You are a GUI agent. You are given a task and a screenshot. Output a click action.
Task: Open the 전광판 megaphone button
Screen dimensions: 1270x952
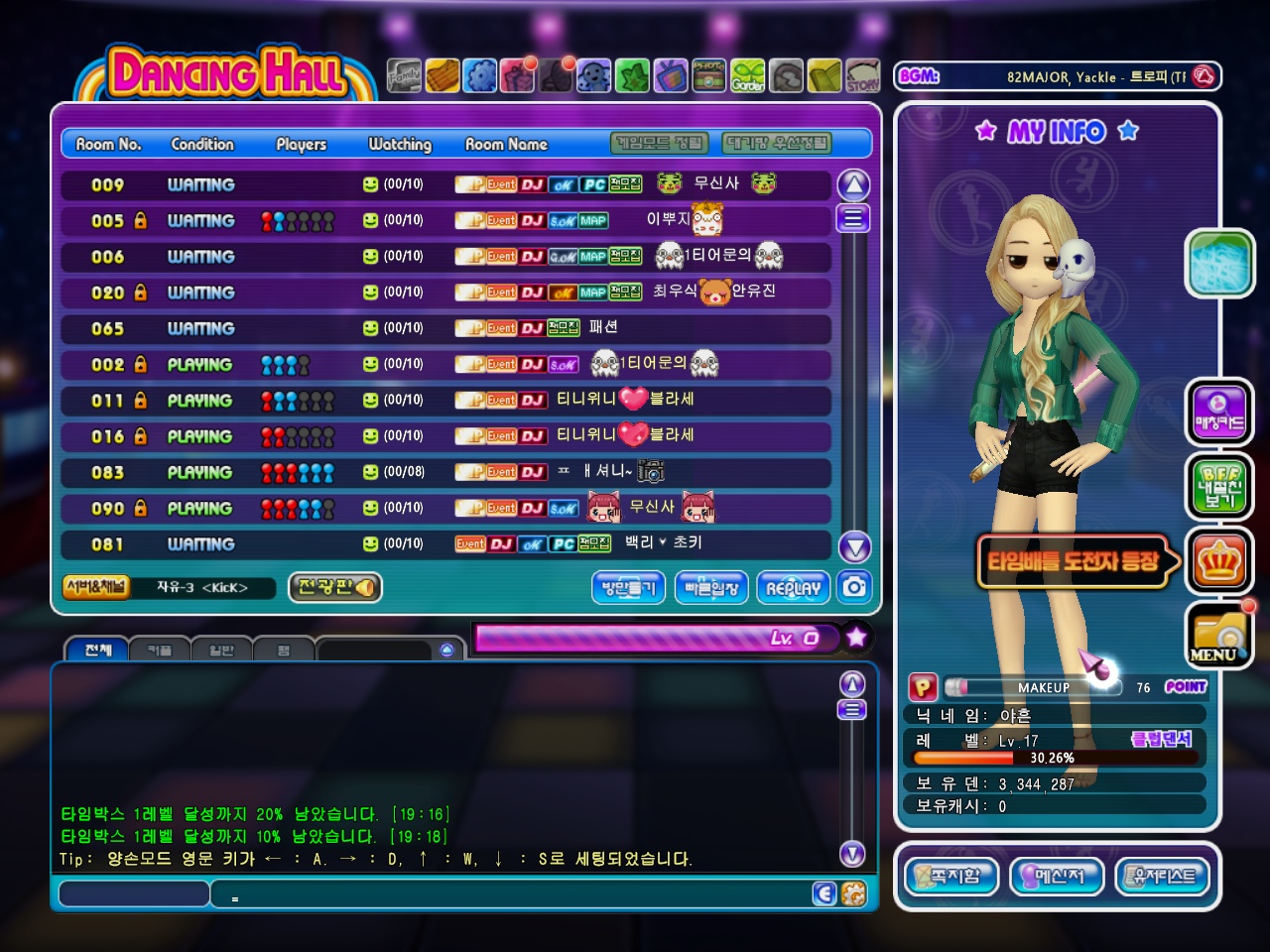(x=335, y=587)
